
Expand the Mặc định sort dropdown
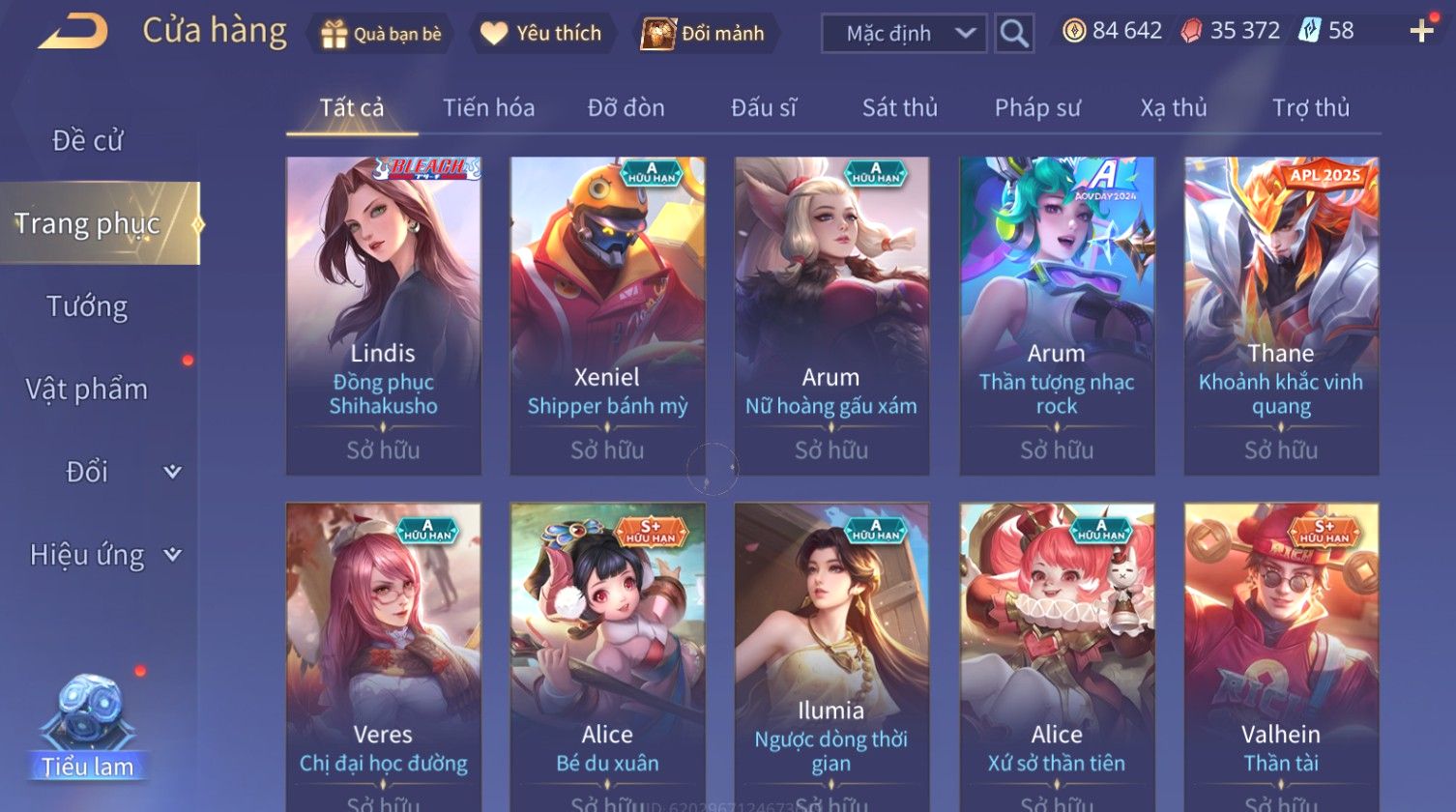903,34
